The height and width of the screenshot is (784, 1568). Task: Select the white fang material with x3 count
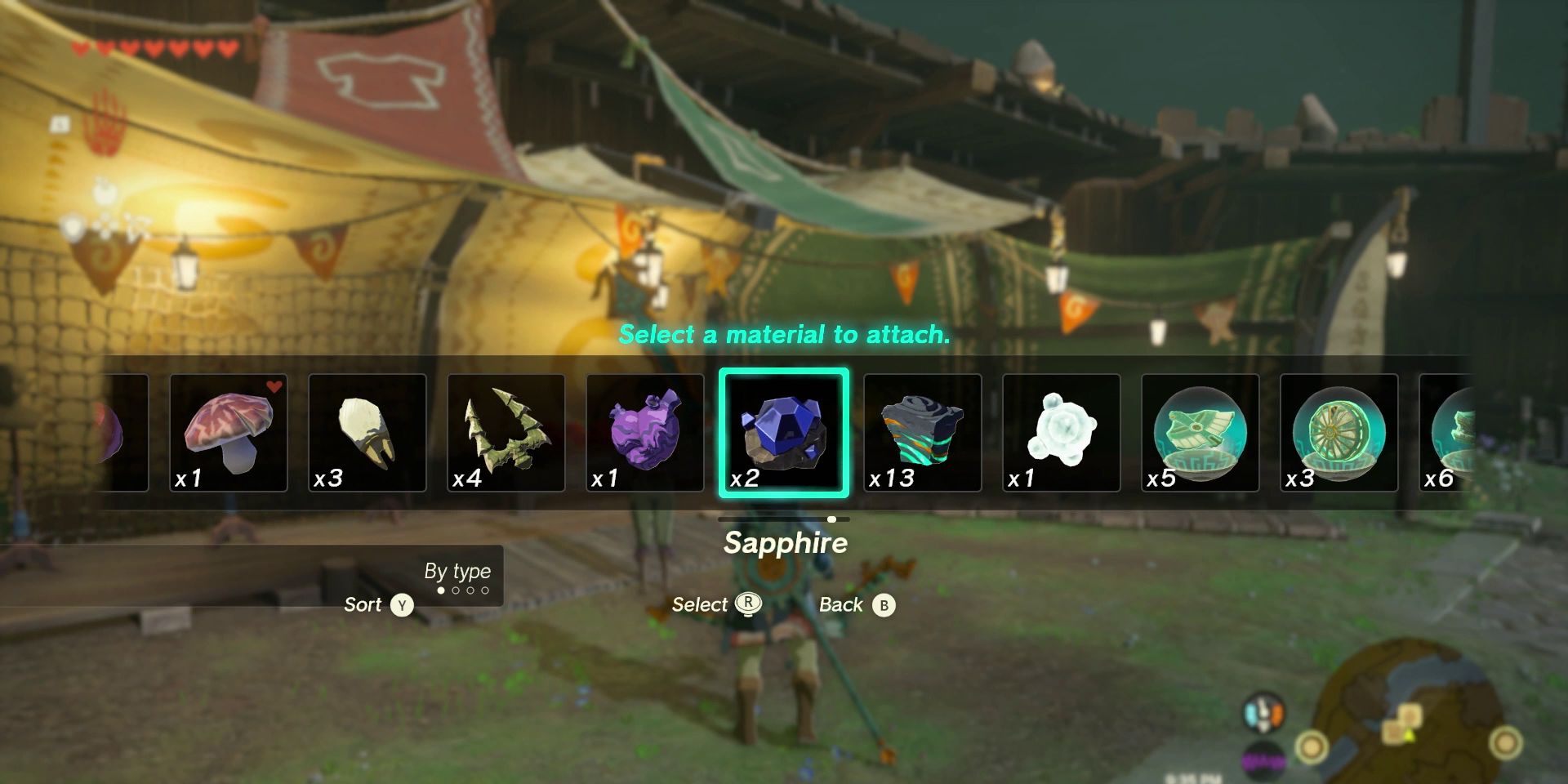[367, 433]
